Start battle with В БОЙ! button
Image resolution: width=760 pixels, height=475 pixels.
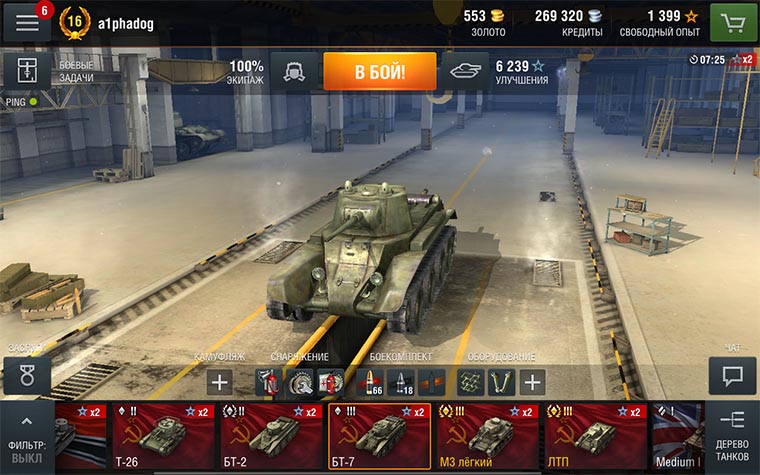point(379,71)
